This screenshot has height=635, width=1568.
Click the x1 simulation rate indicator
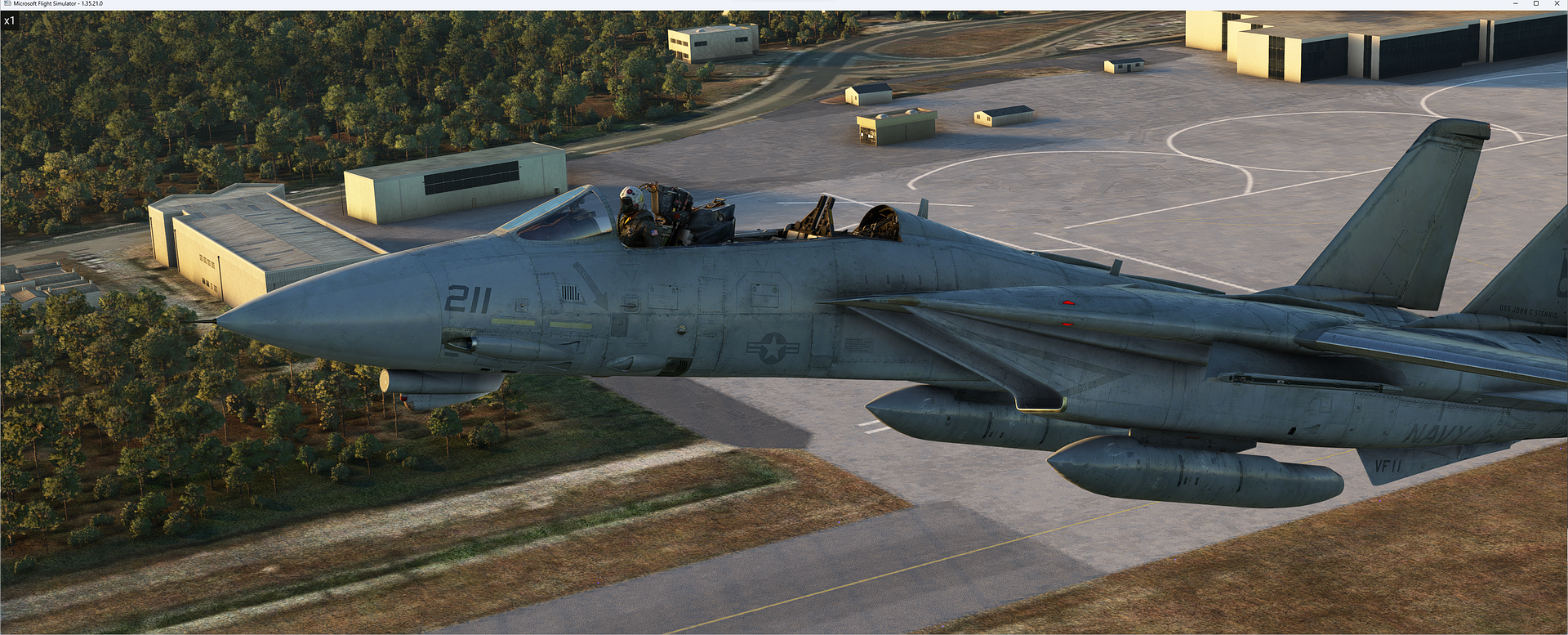(x=11, y=21)
